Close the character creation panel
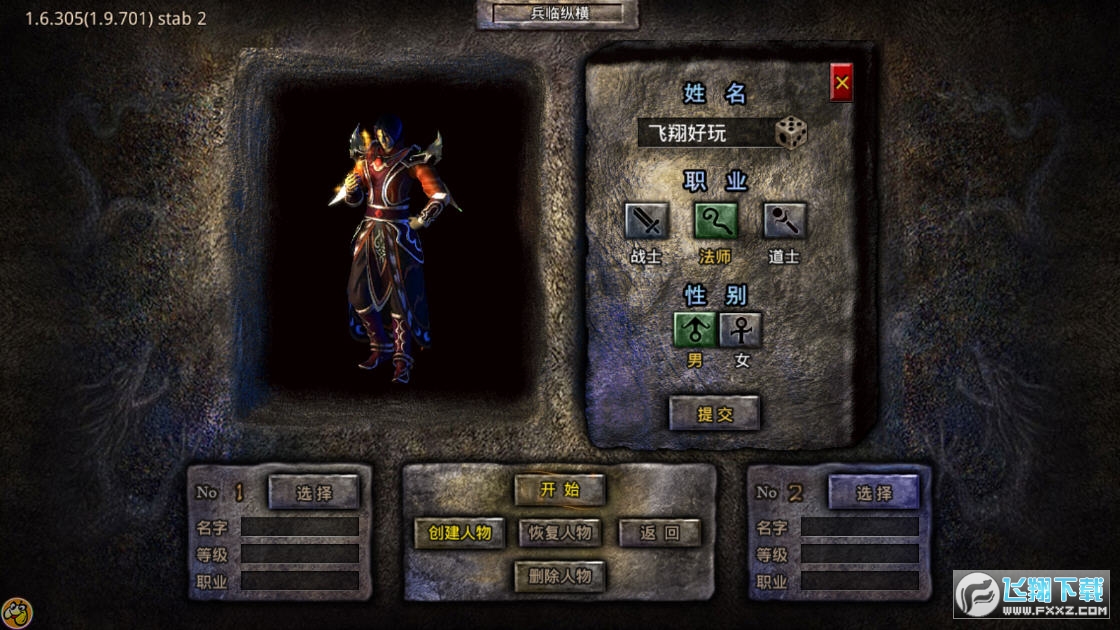This screenshot has width=1120, height=630. point(841,84)
